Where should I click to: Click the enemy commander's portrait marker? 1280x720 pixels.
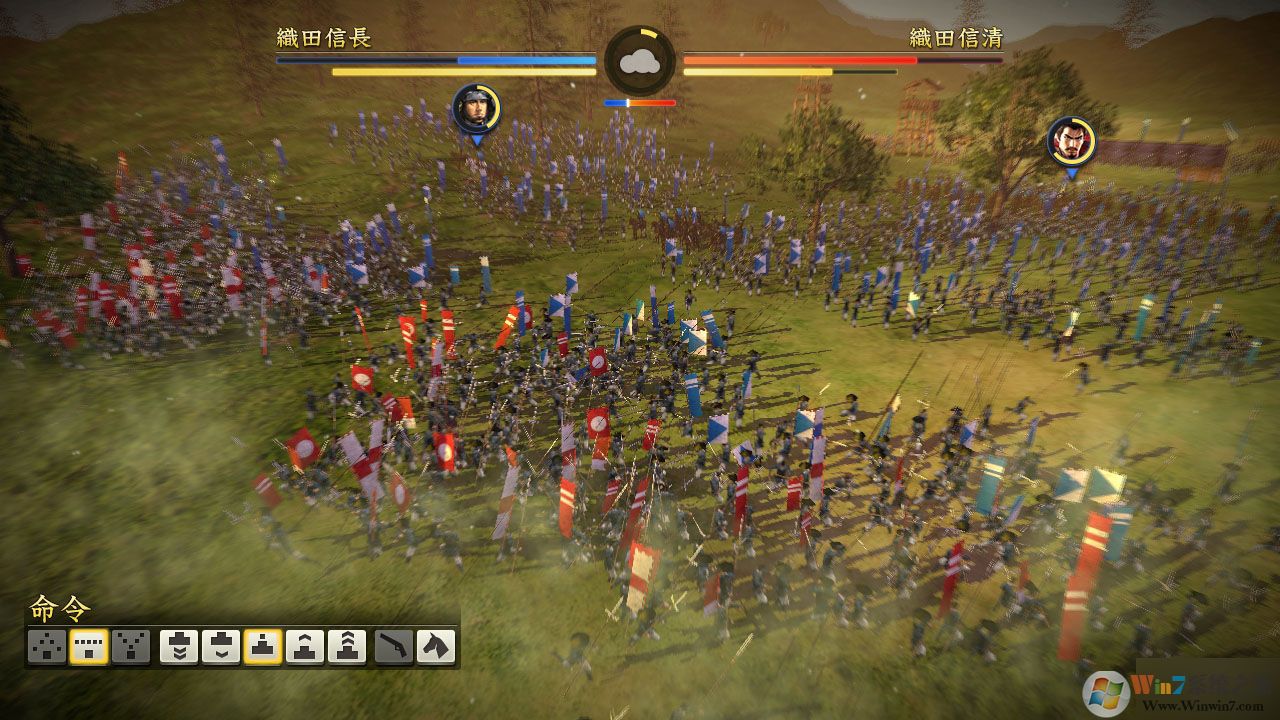click(1071, 142)
